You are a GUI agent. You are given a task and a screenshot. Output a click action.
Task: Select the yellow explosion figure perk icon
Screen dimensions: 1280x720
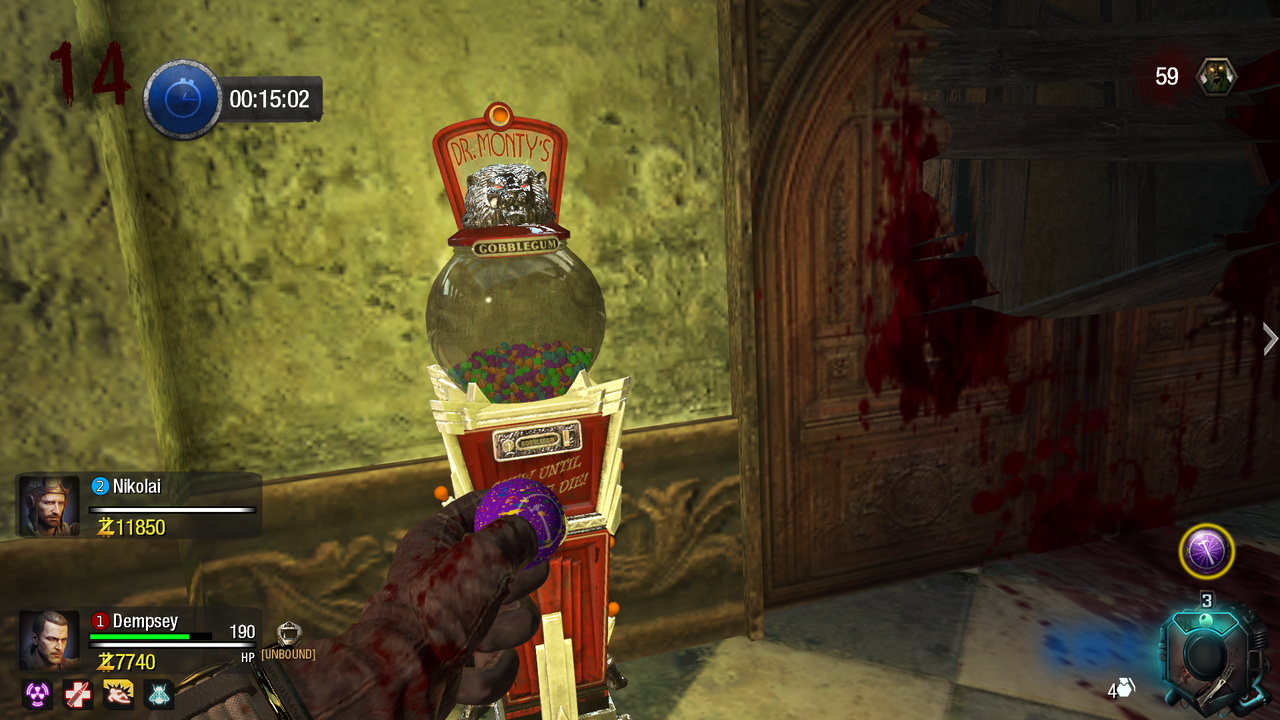(119, 693)
